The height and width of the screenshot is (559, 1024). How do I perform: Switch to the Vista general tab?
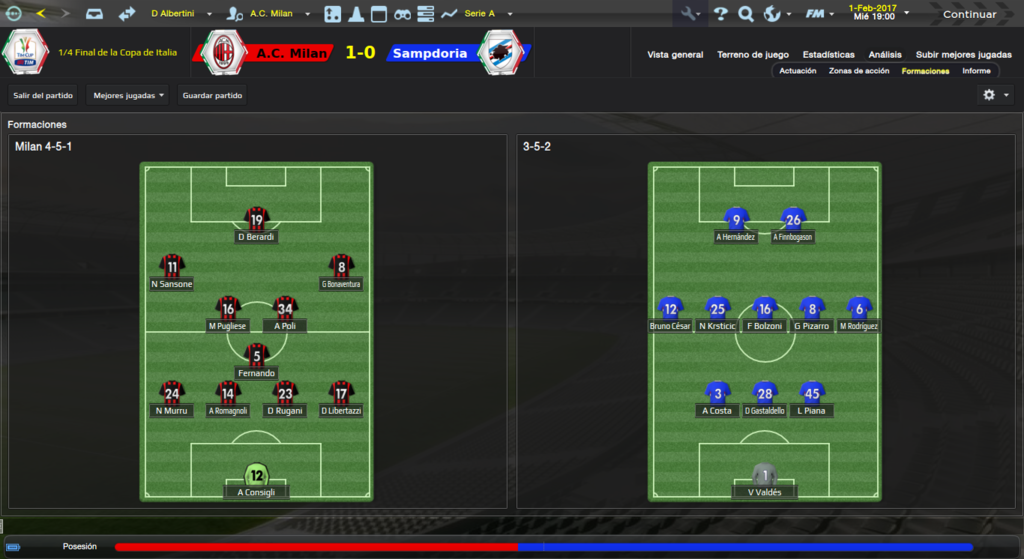(x=675, y=55)
